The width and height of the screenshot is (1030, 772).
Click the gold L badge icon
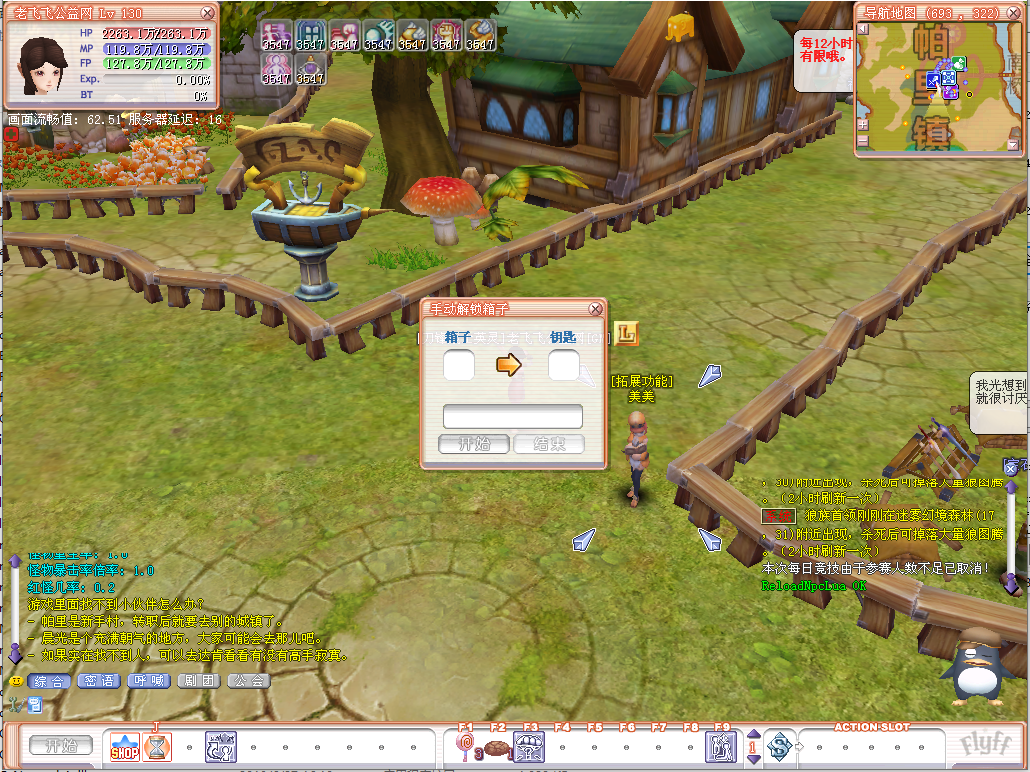pos(627,333)
